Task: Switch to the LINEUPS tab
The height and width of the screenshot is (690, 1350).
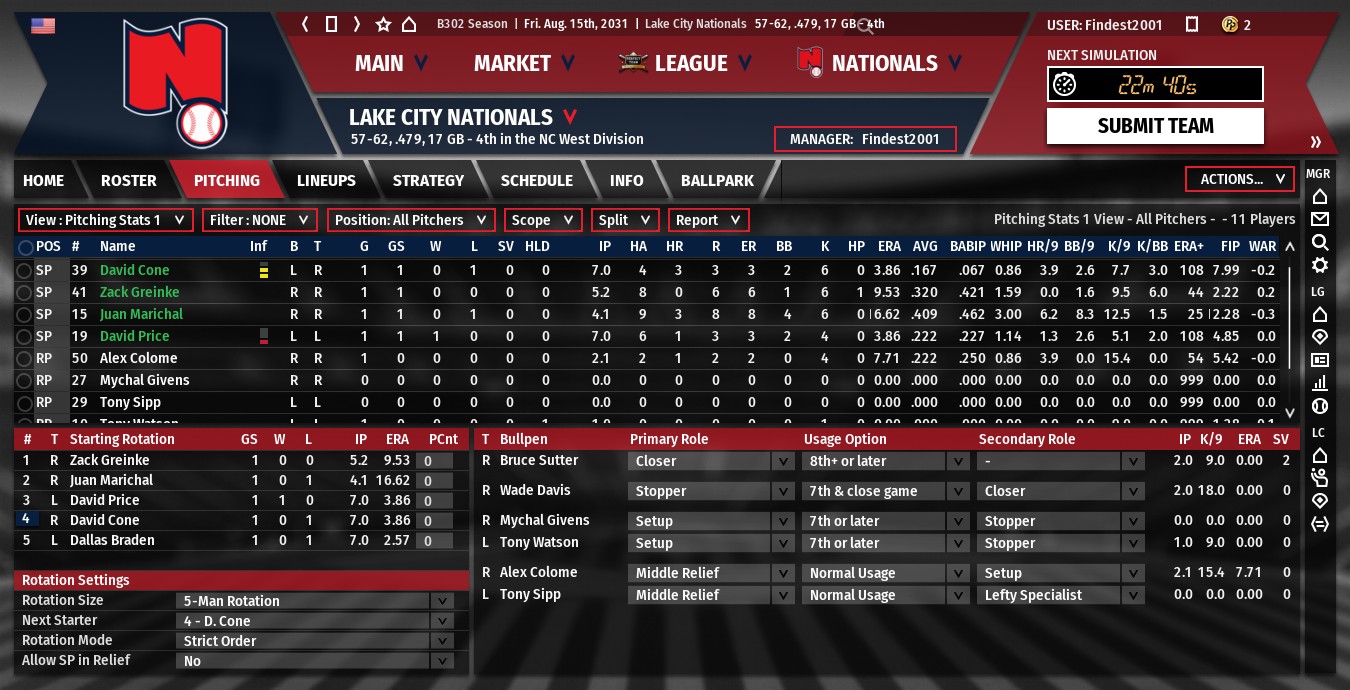Action: point(326,181)
